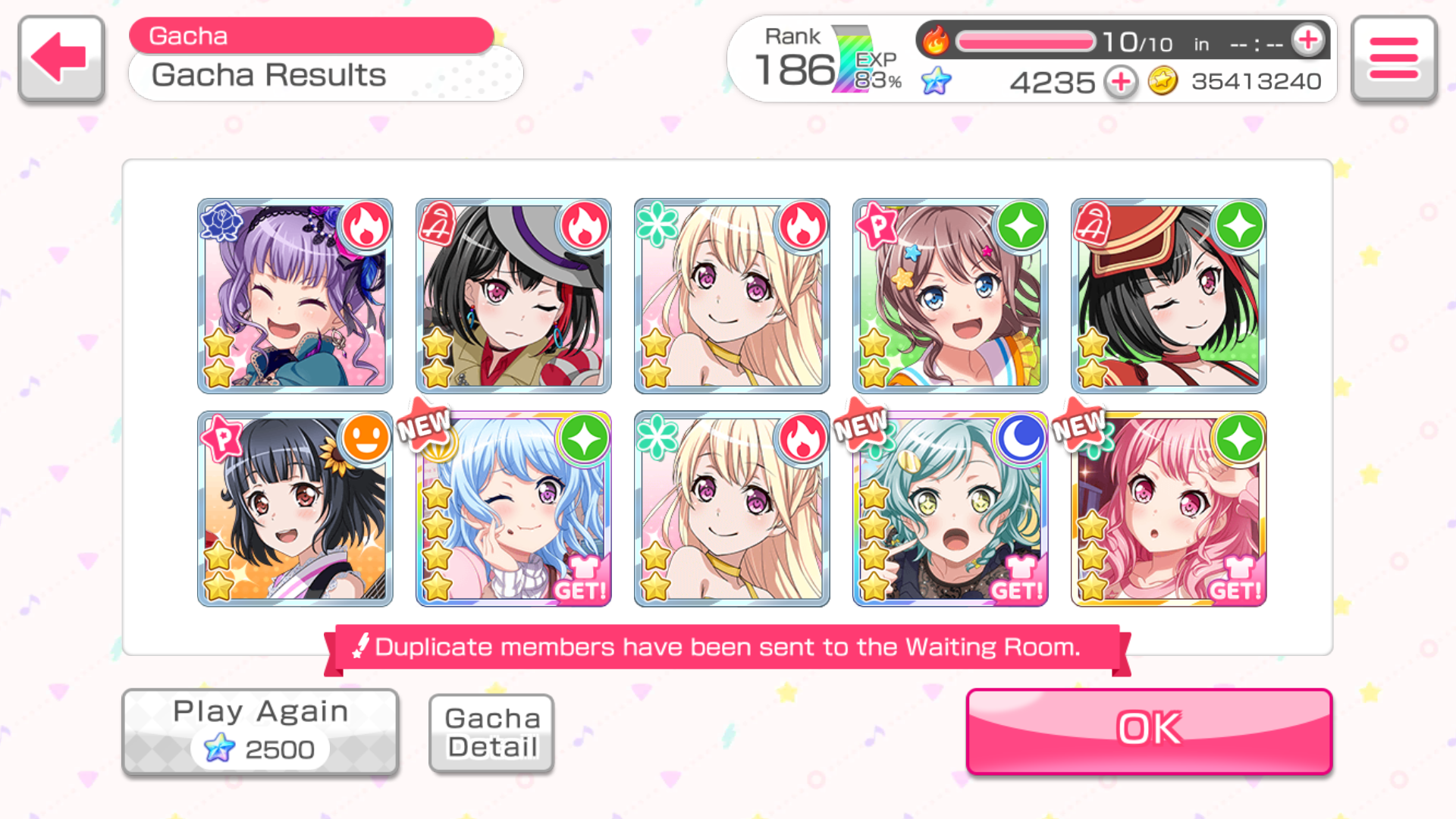The image size is (1456, 819).
Task: Buy more stars using the plus icon
Action: [1121, 82]
